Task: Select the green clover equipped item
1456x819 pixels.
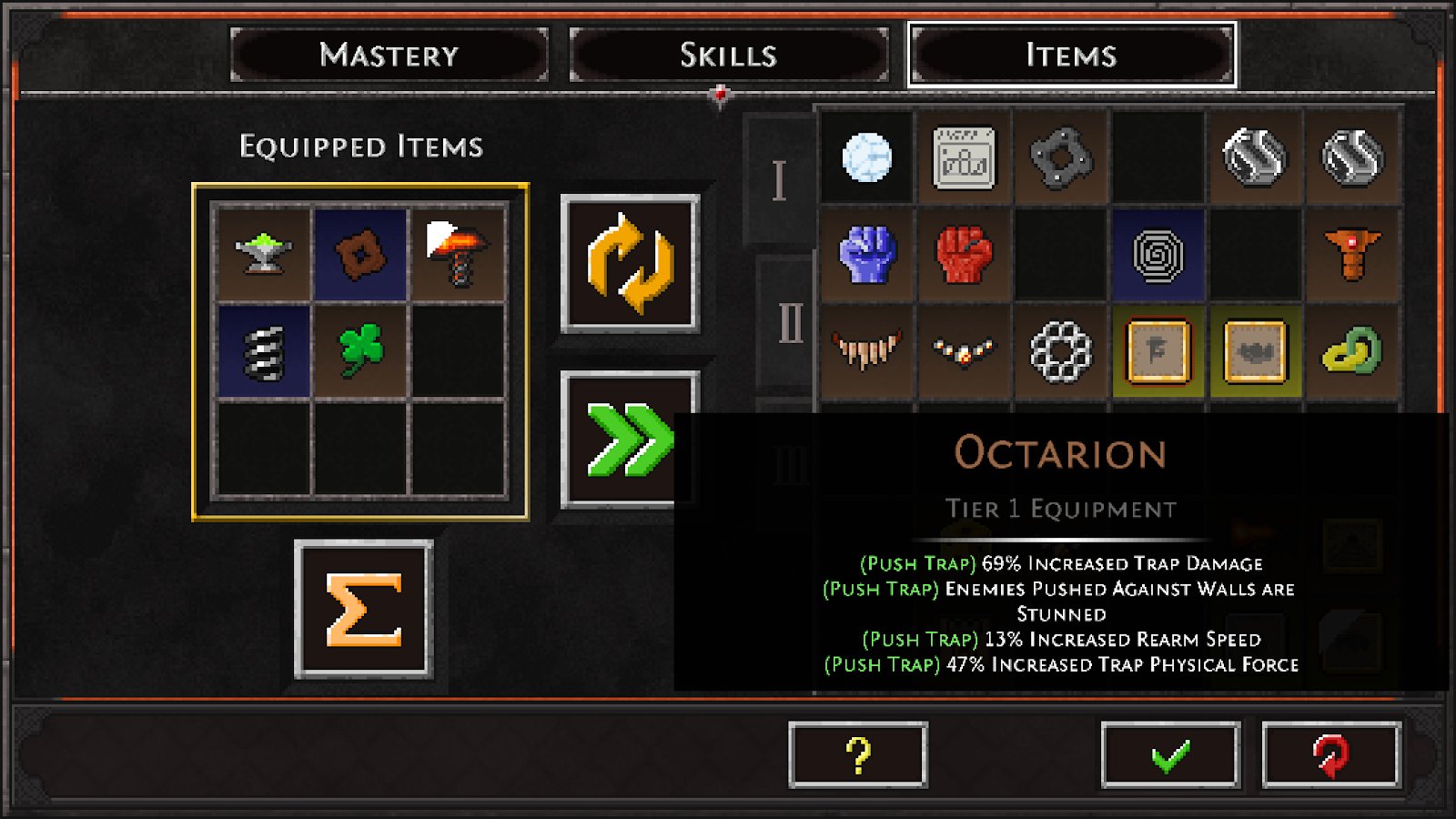Action: (360, 350)
